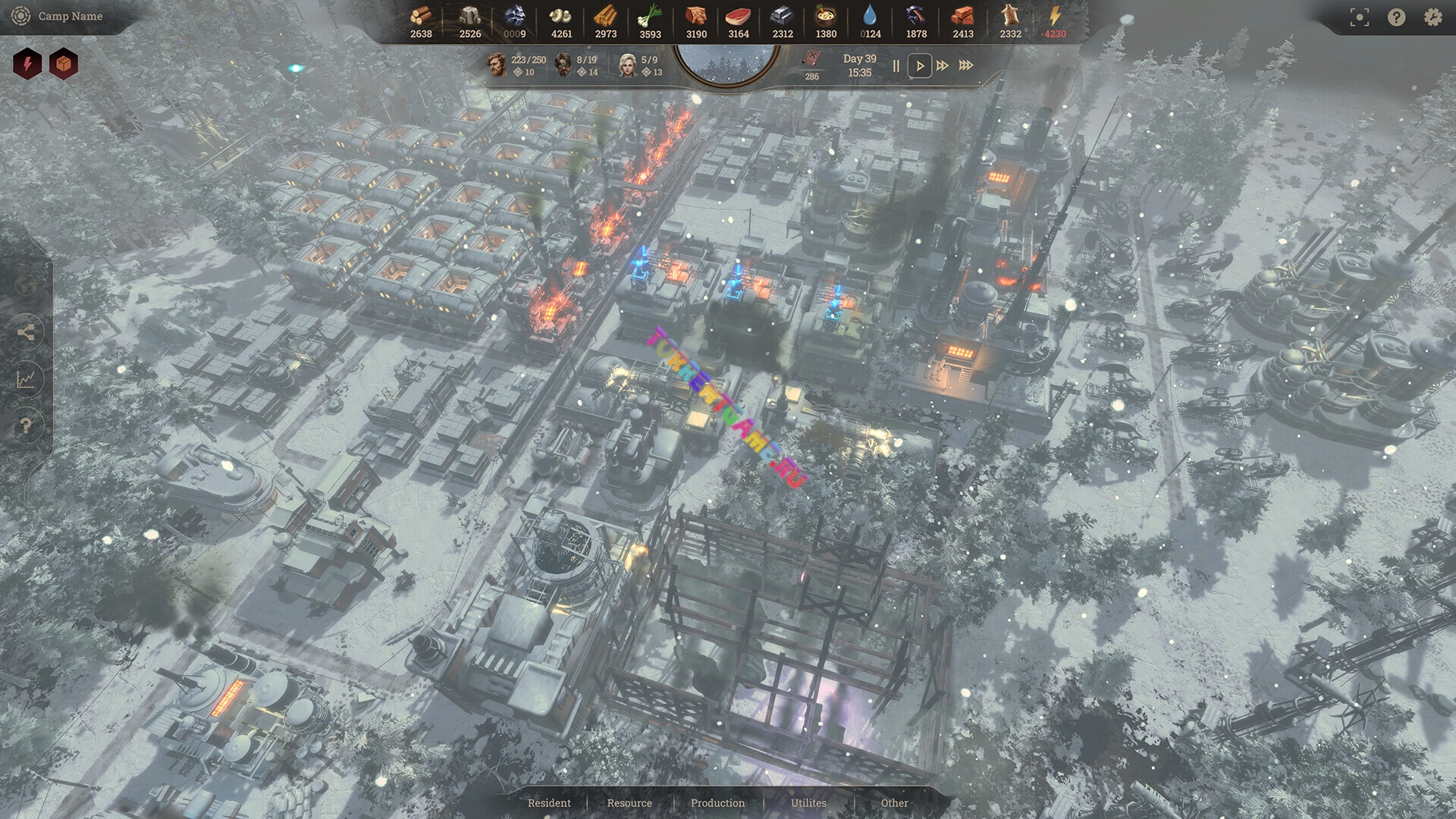Click the red lightning power alert
The image size is (1456, 819).
pyautogui.click(x=28, y=64)
